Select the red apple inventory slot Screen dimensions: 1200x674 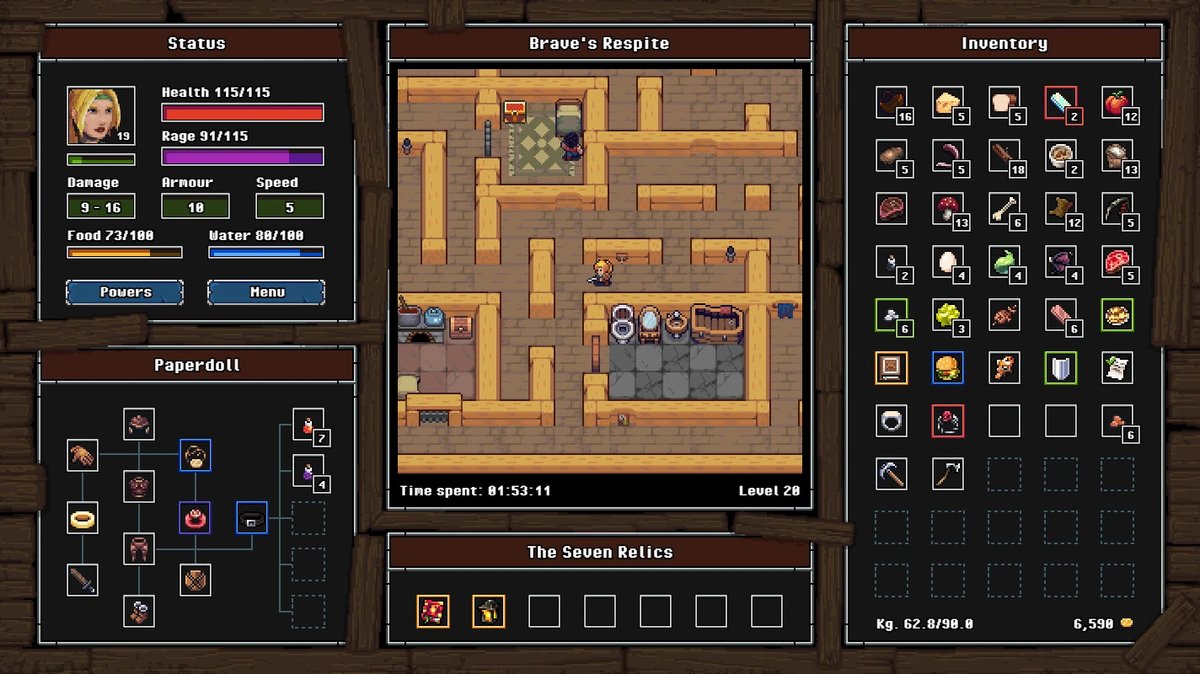(x=1116, y=102)
